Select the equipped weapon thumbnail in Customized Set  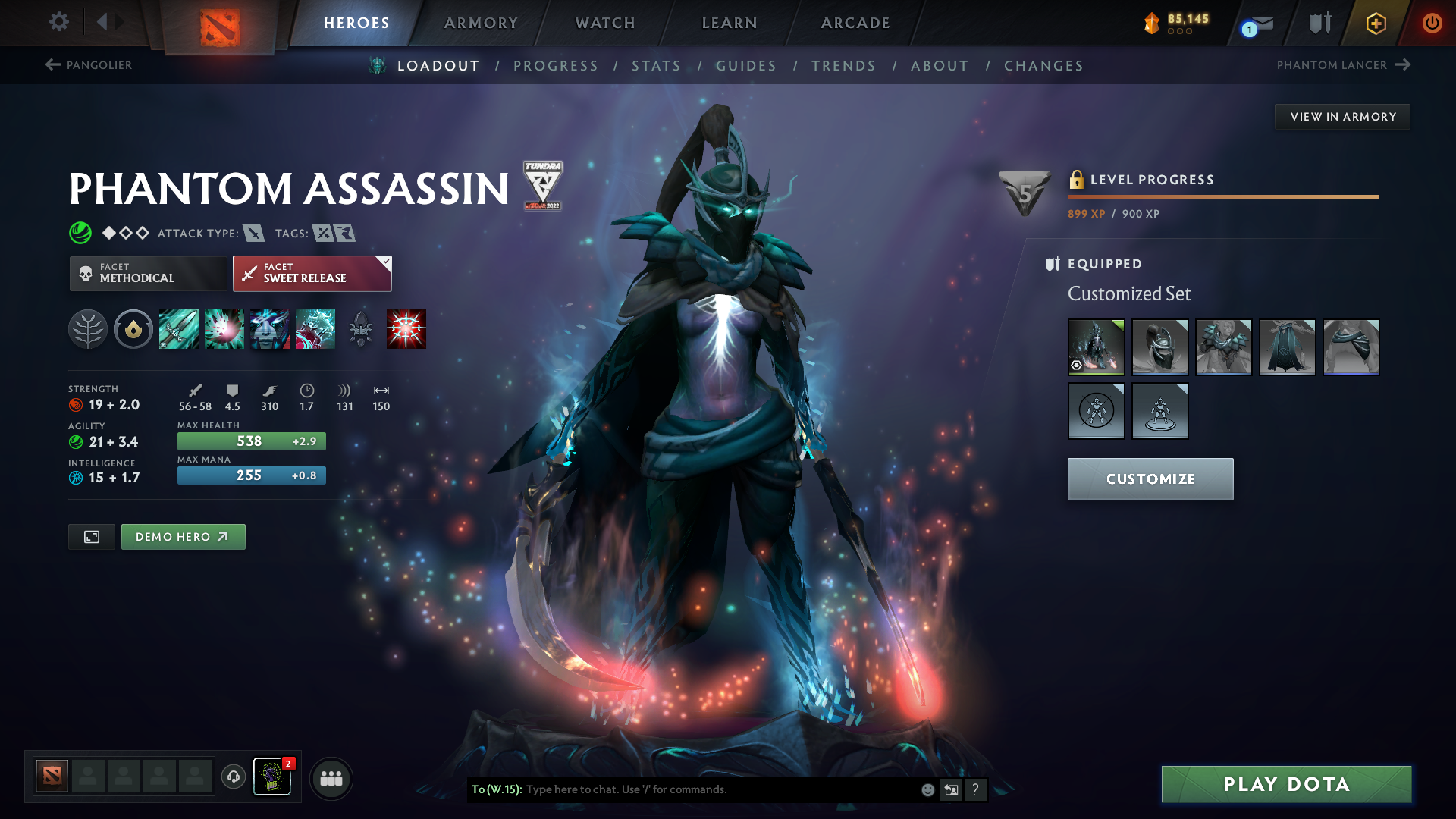(1097, 347)
